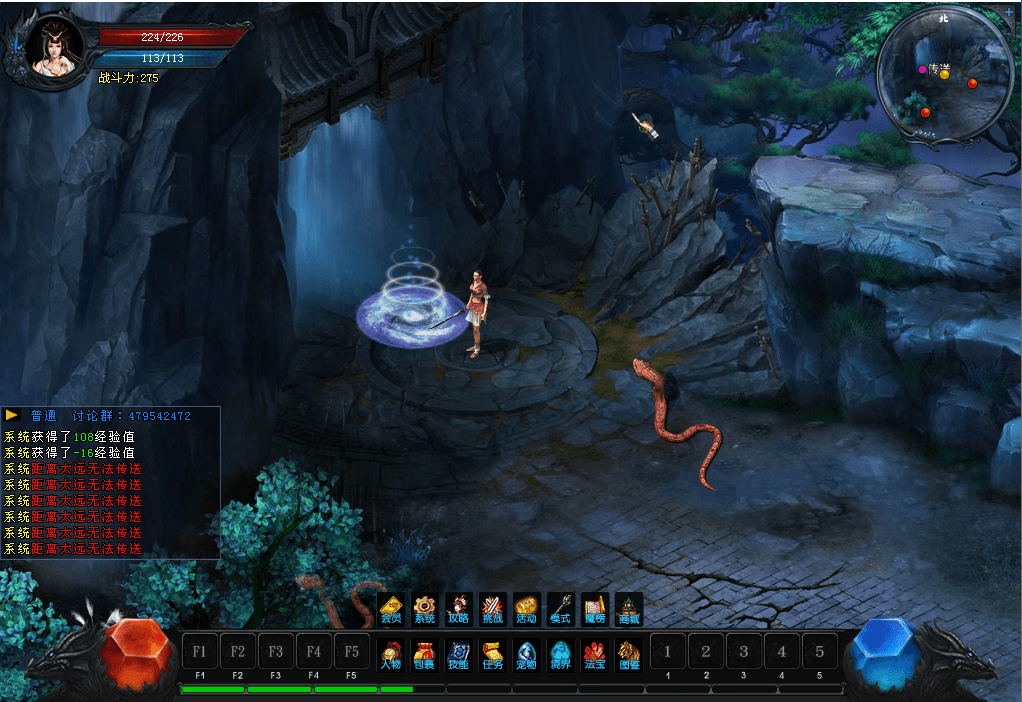The width and height of the screenshot is (1022, 702).
Task: Select the 挑战 challenge crossed-swords icon
Action: point(492,608)
